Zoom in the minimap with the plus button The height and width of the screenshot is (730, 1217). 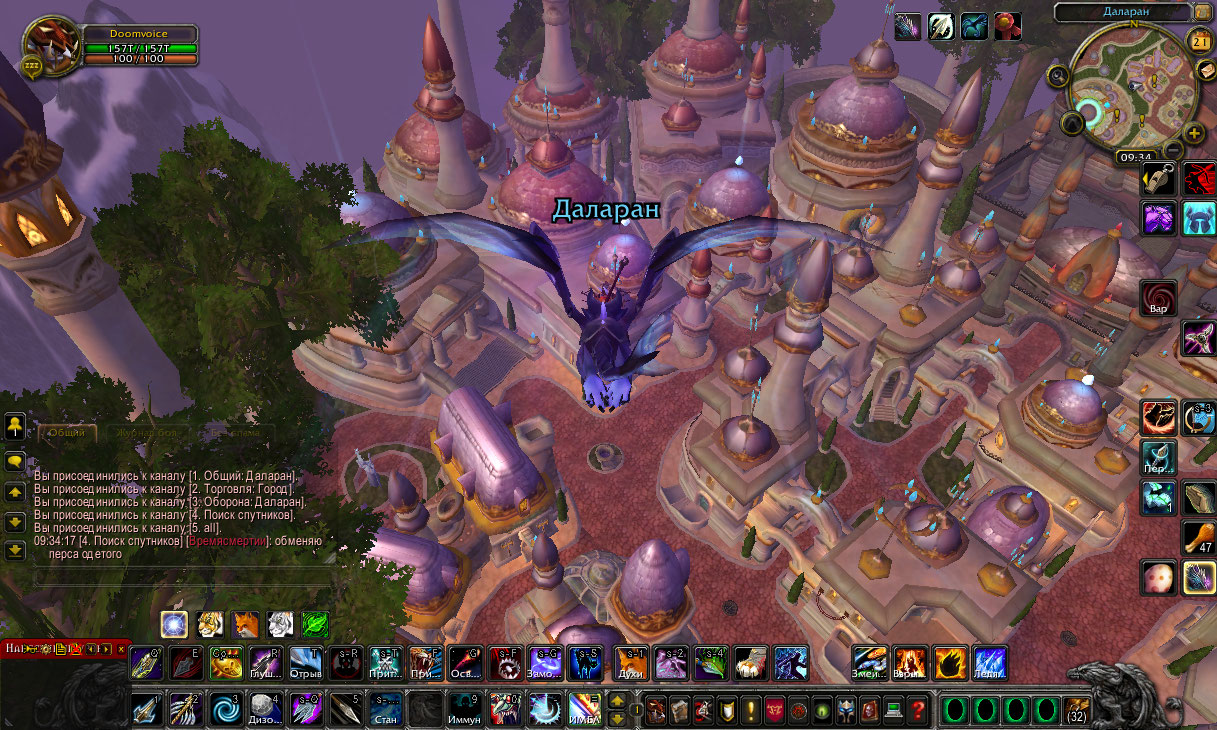[1194, 134]
